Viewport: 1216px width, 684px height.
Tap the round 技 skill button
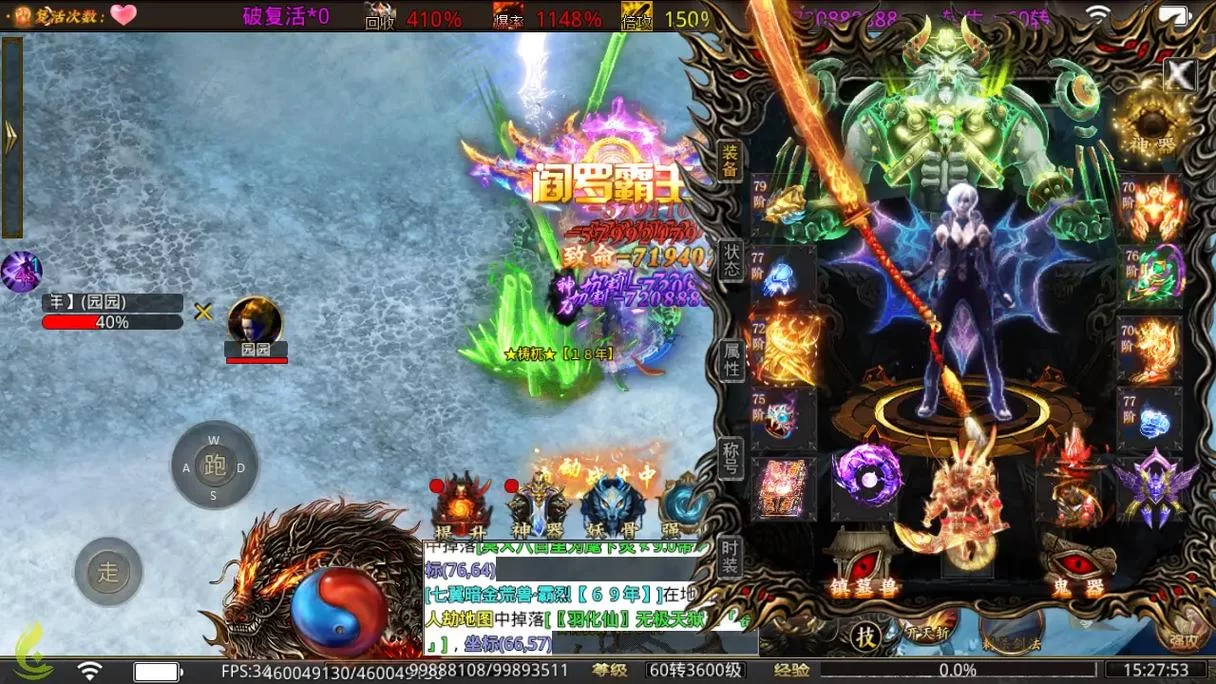point(866,635)
